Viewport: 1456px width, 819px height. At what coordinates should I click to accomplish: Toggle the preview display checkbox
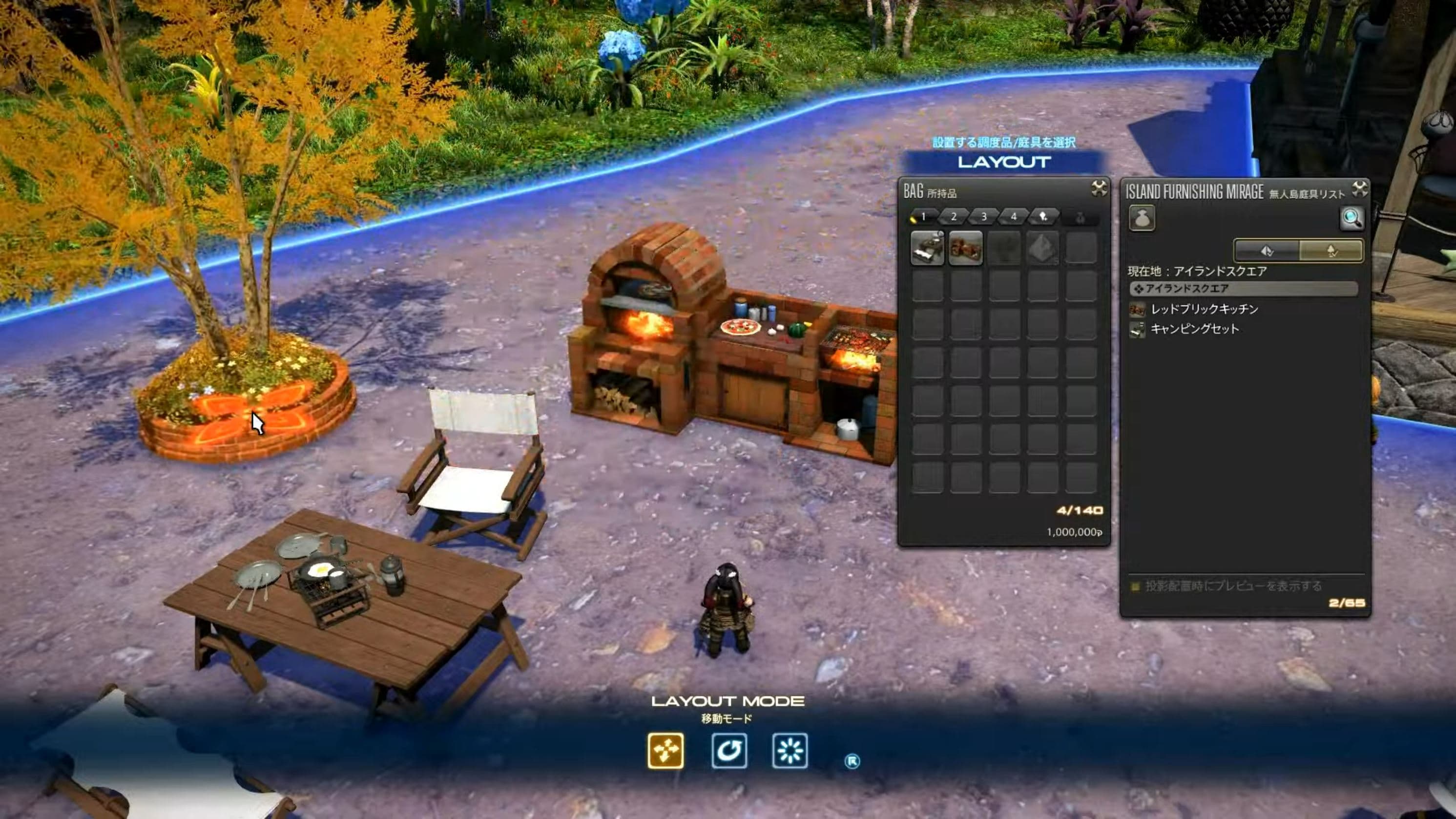point(1135,586)
